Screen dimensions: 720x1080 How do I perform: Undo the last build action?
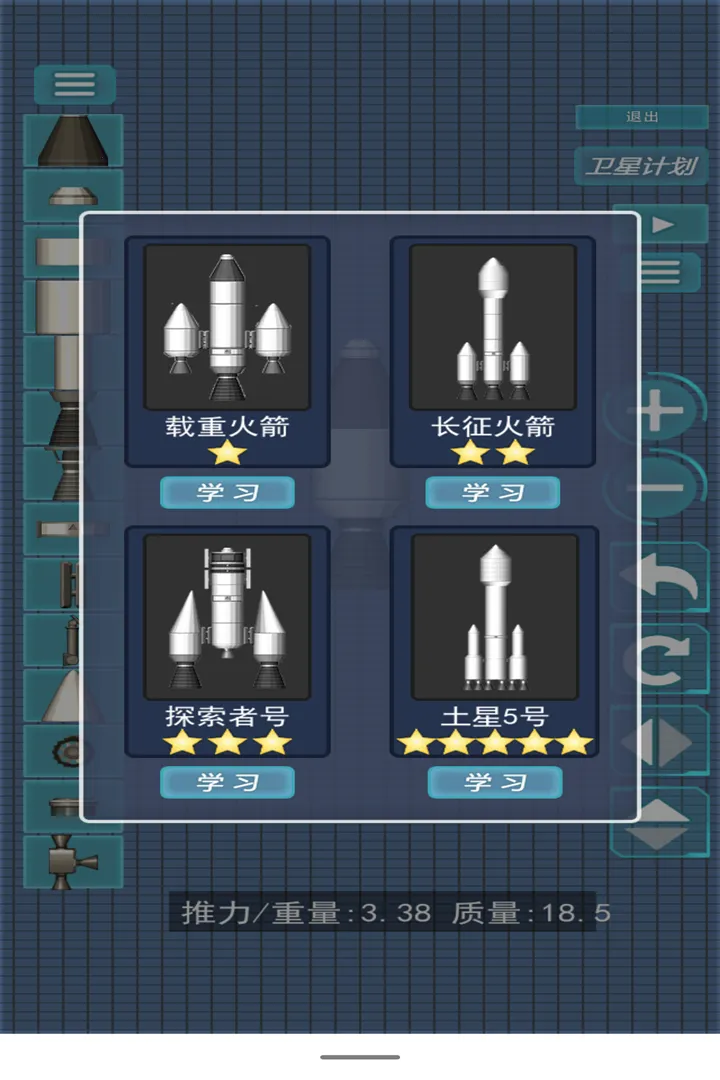click(x=660, y=579)
